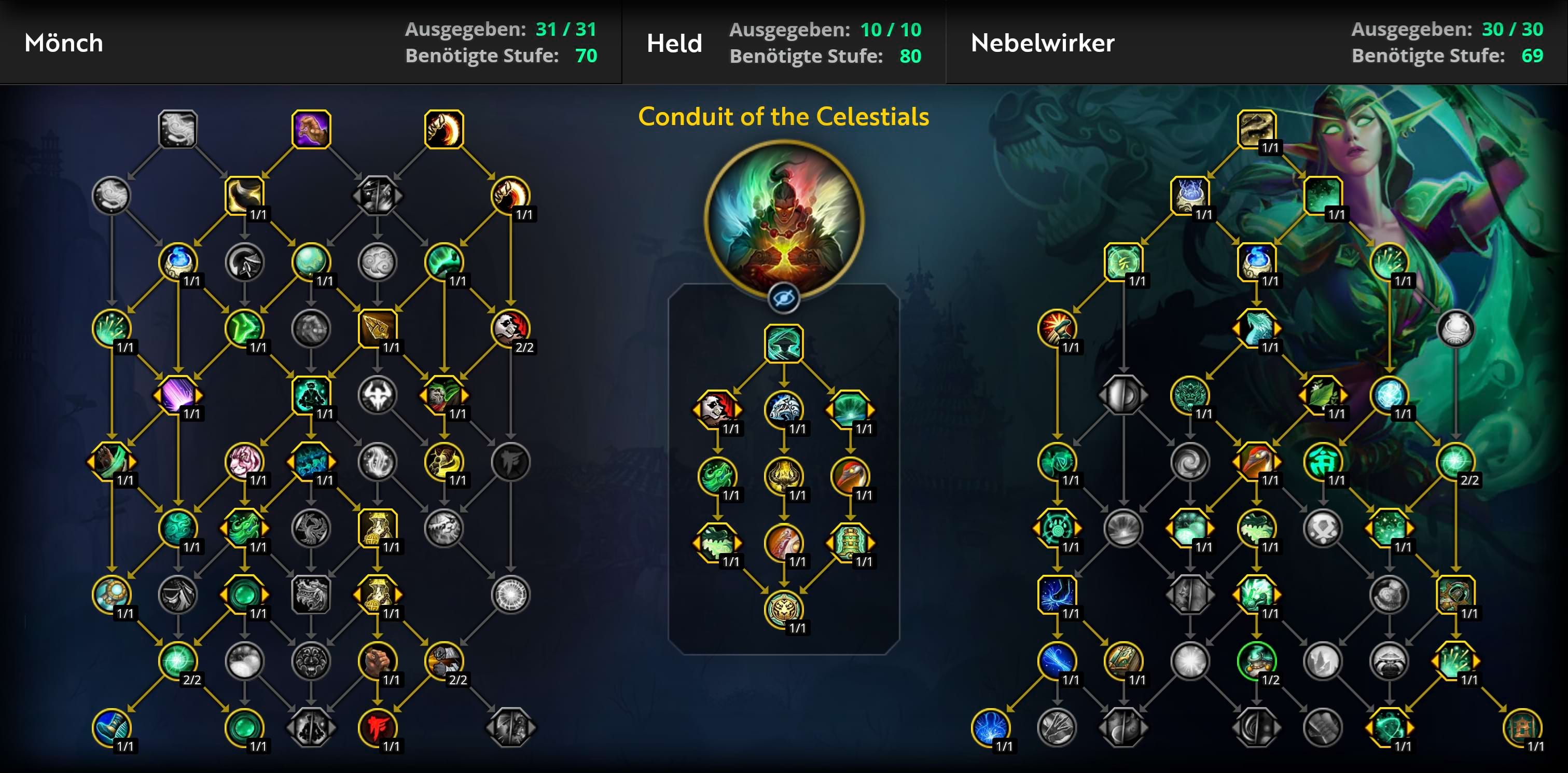Select the purple beam talent node

pyautogui.click(x=178, y=395)
